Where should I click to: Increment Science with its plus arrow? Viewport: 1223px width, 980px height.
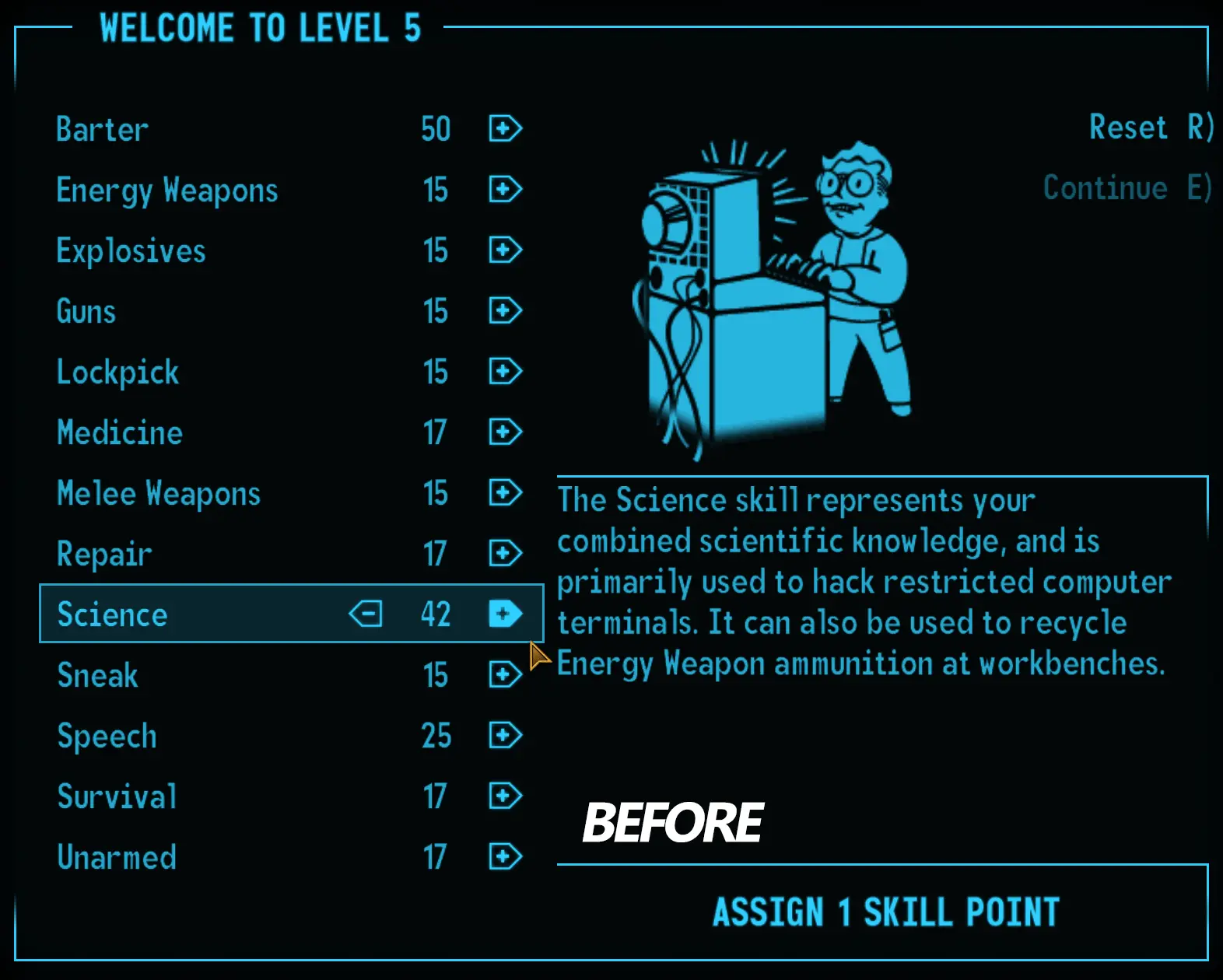point(504,614)
